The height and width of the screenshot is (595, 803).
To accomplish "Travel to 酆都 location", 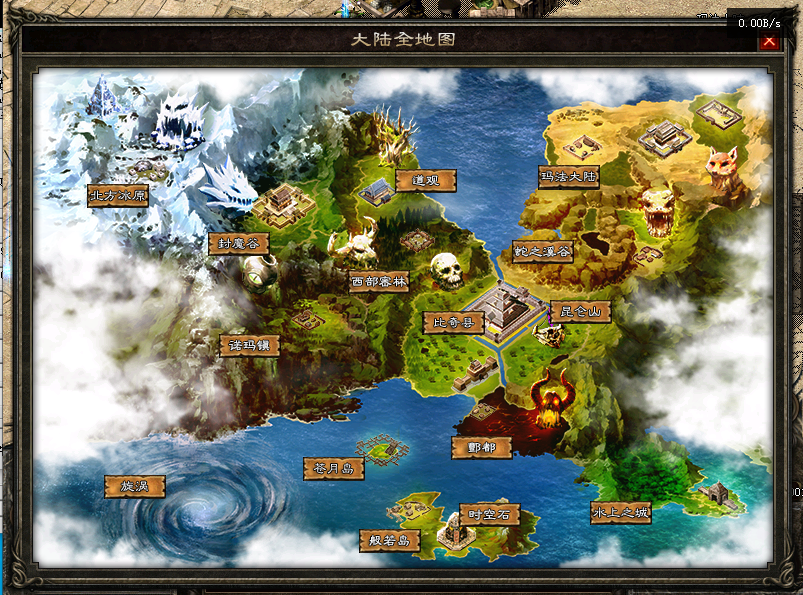I will pyautogui.click(x=482, y=447).
